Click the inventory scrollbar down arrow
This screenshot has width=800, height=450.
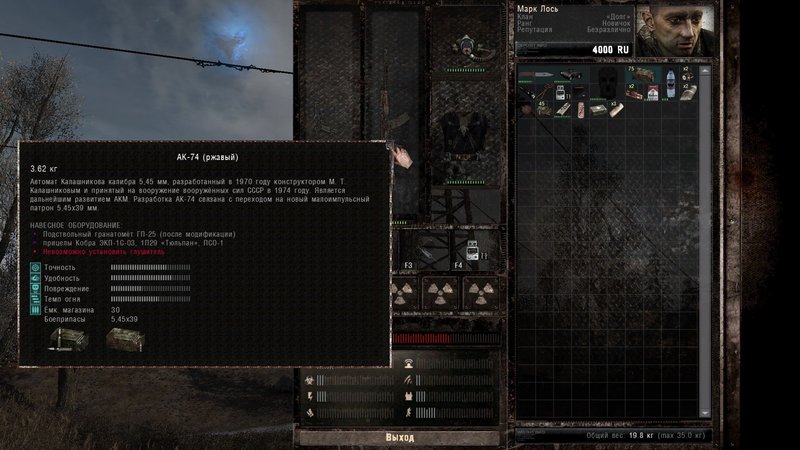705,412
